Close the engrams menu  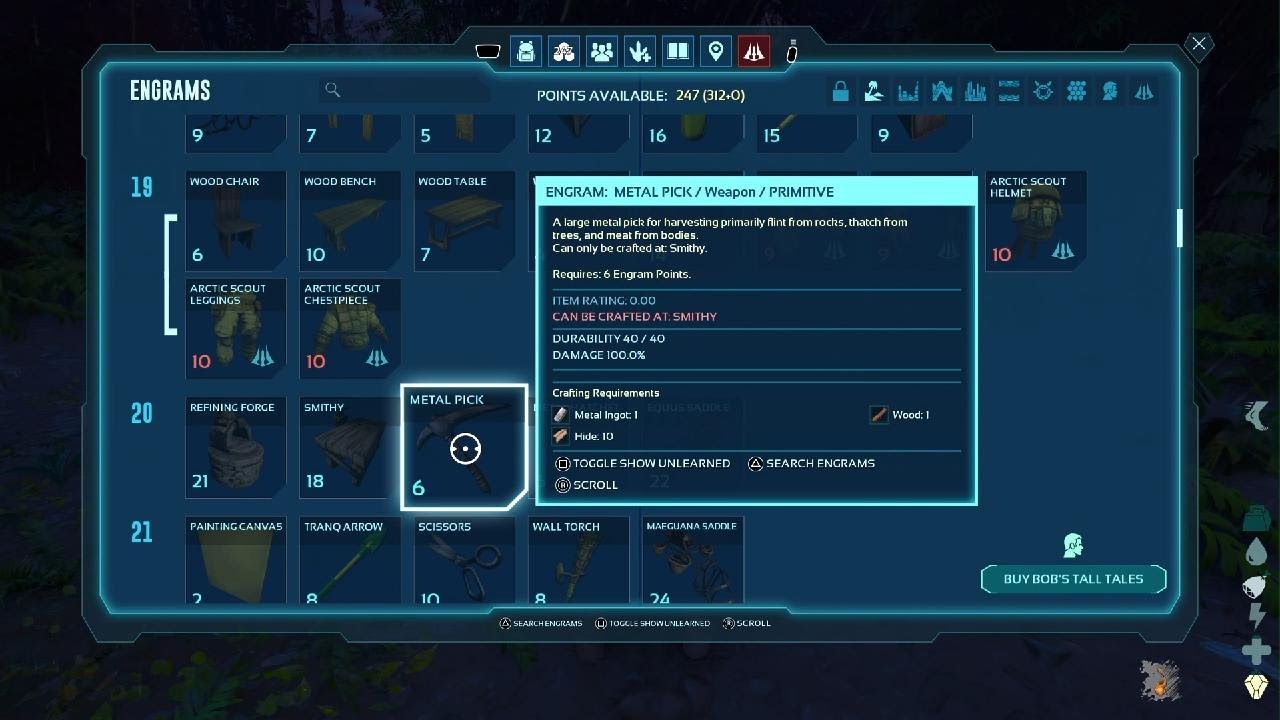1198,44
